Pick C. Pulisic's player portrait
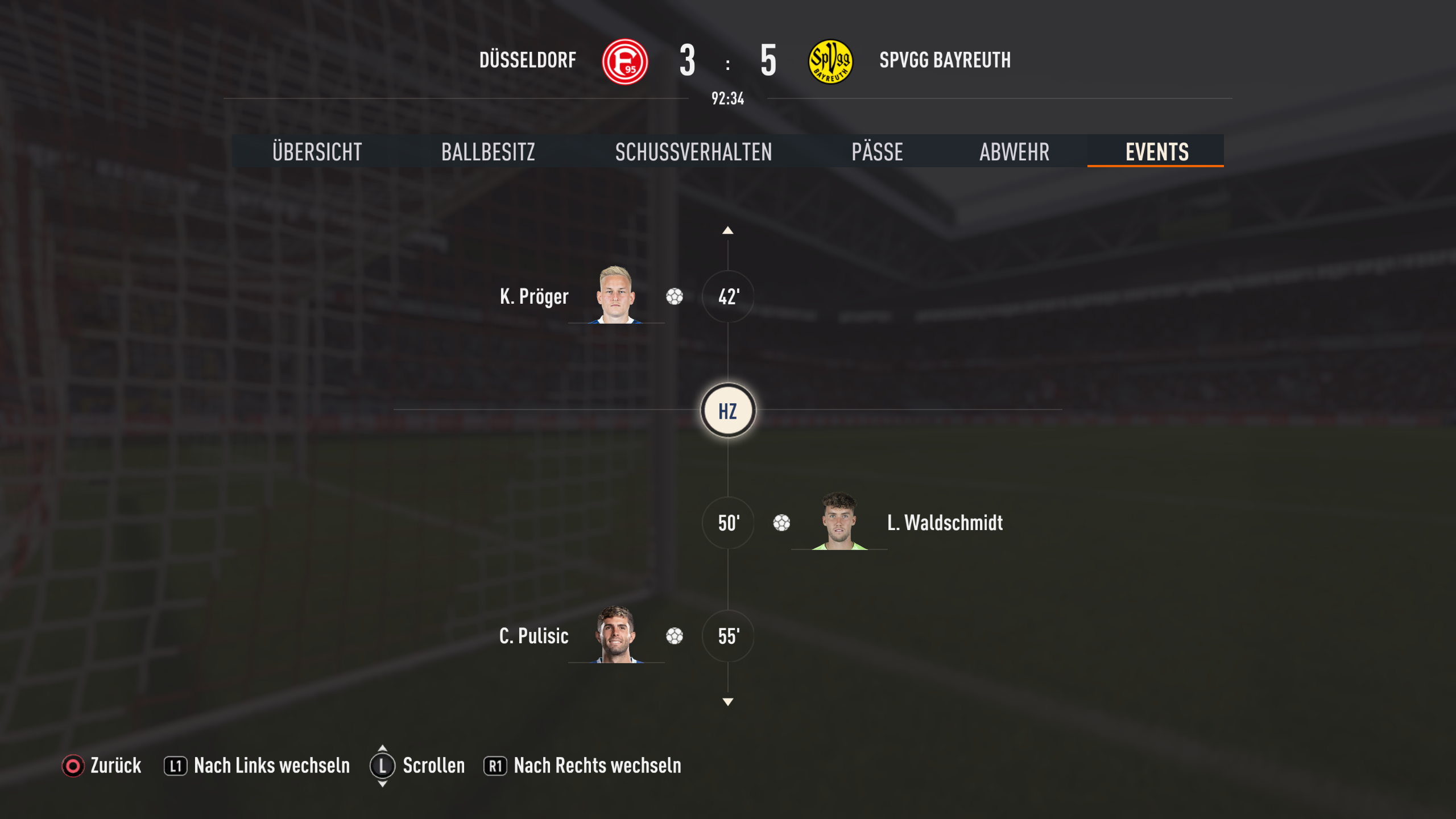This screenshot has width=1456, height=819. click(x=616, y=635)
